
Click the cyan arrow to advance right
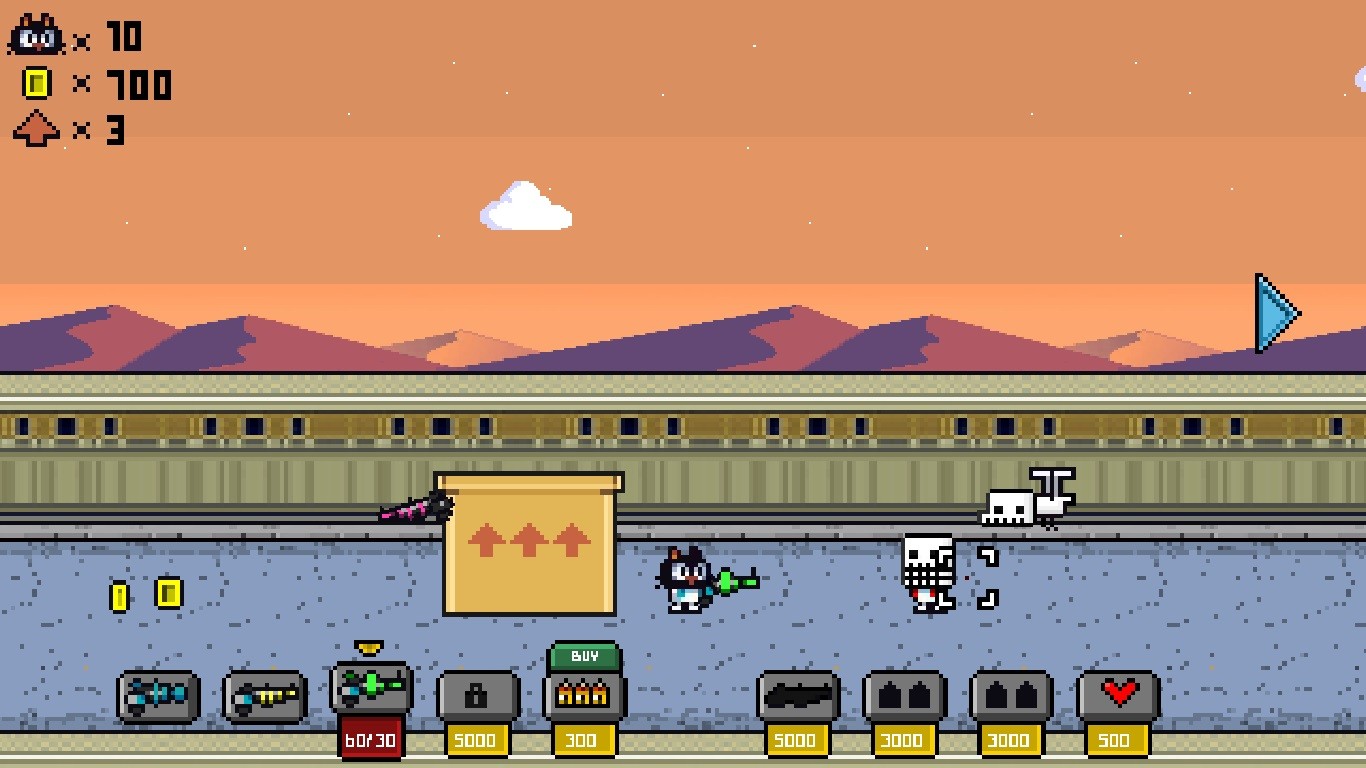click(x=1275, y=313)
